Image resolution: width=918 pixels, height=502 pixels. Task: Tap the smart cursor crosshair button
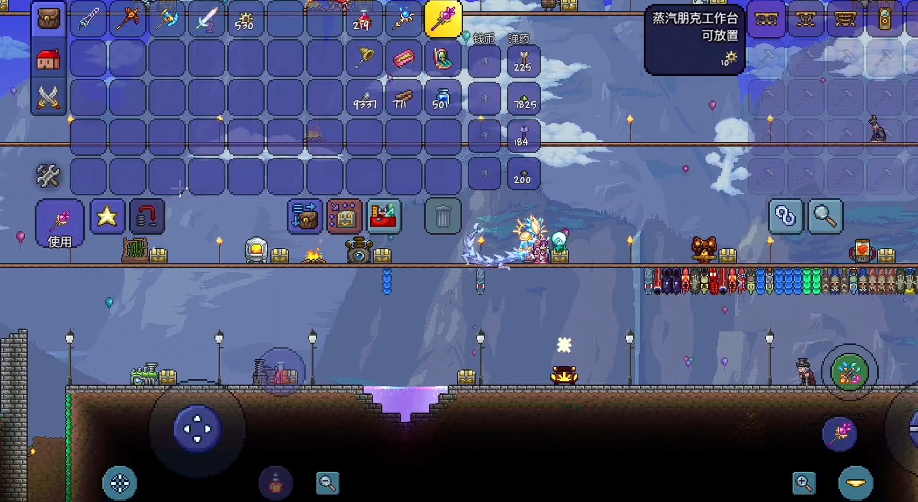click(x=119, y=483)
